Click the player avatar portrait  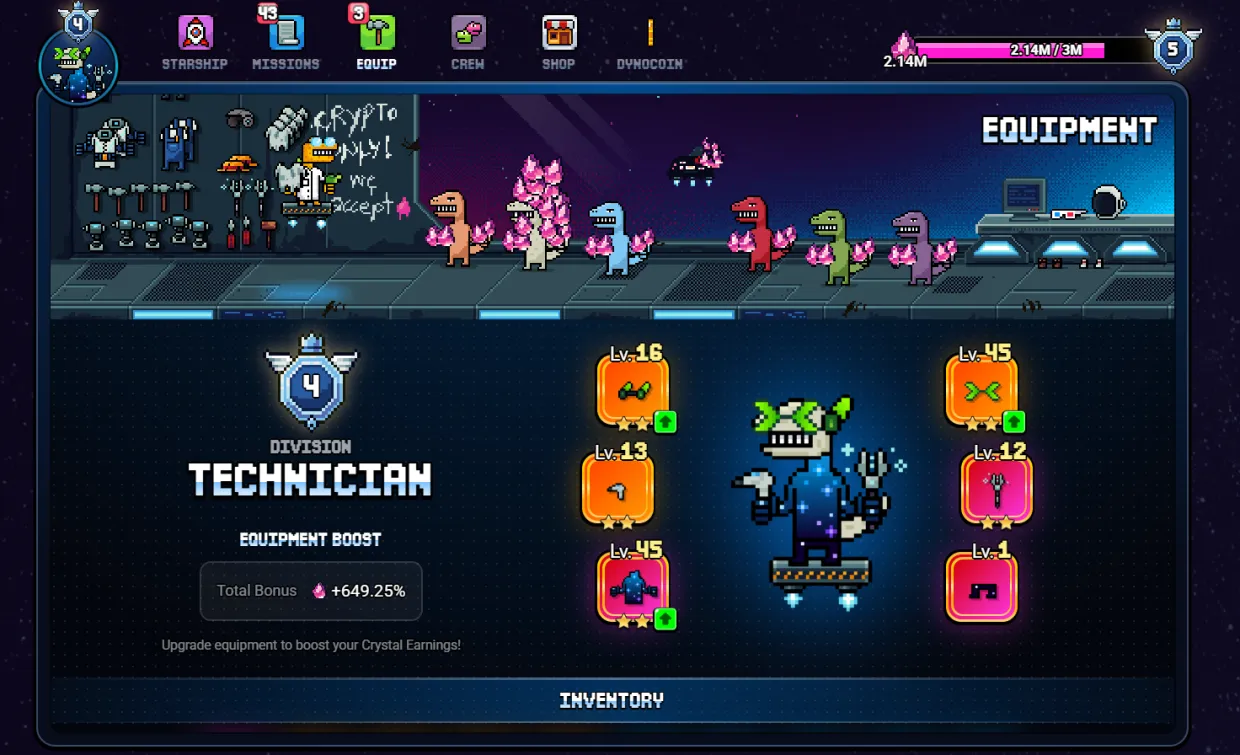point(78,66)
